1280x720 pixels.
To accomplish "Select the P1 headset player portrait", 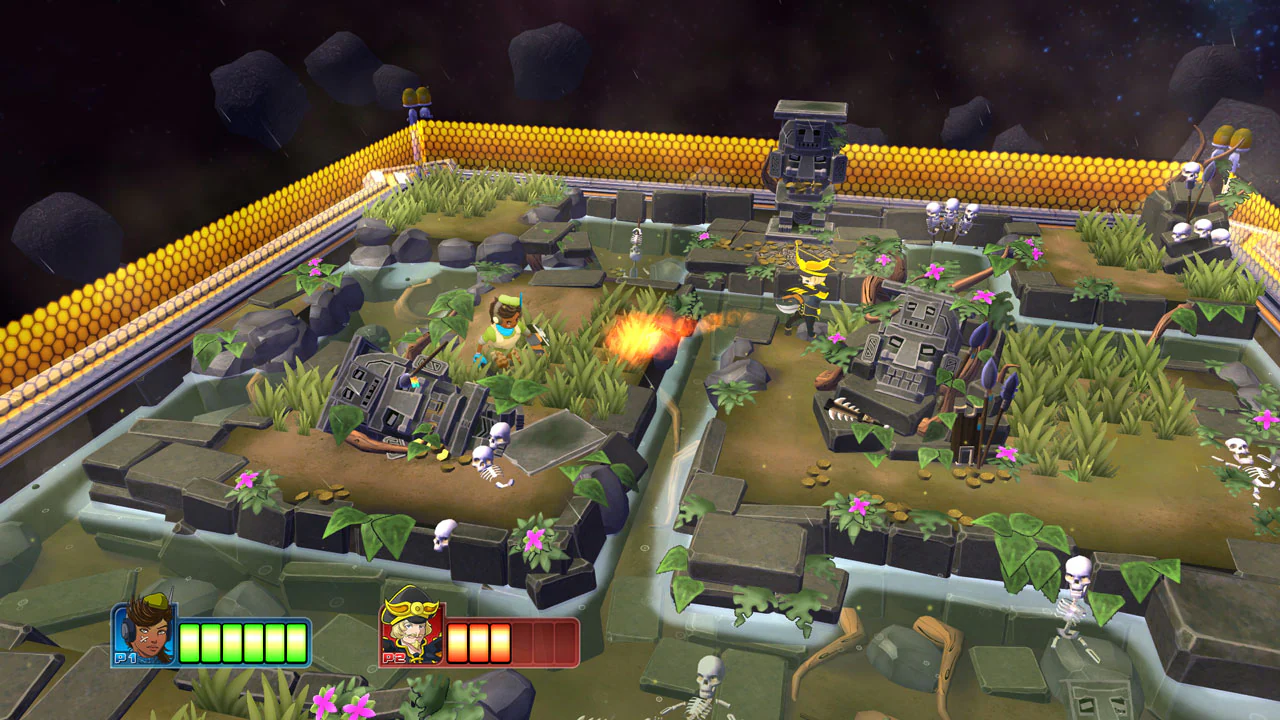I will [x=145, y=633].
